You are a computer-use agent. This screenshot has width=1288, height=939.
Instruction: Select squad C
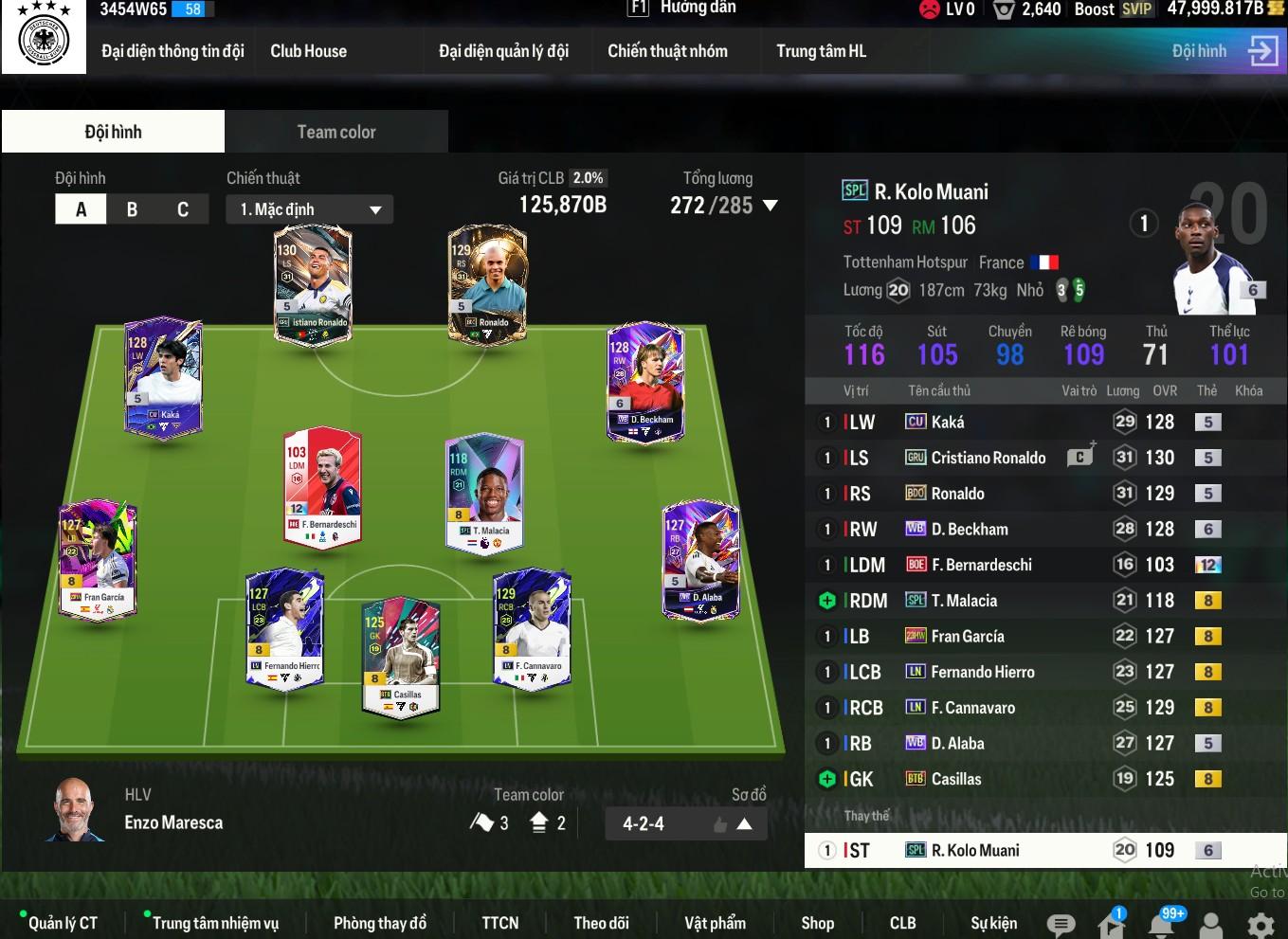[183, 209]
